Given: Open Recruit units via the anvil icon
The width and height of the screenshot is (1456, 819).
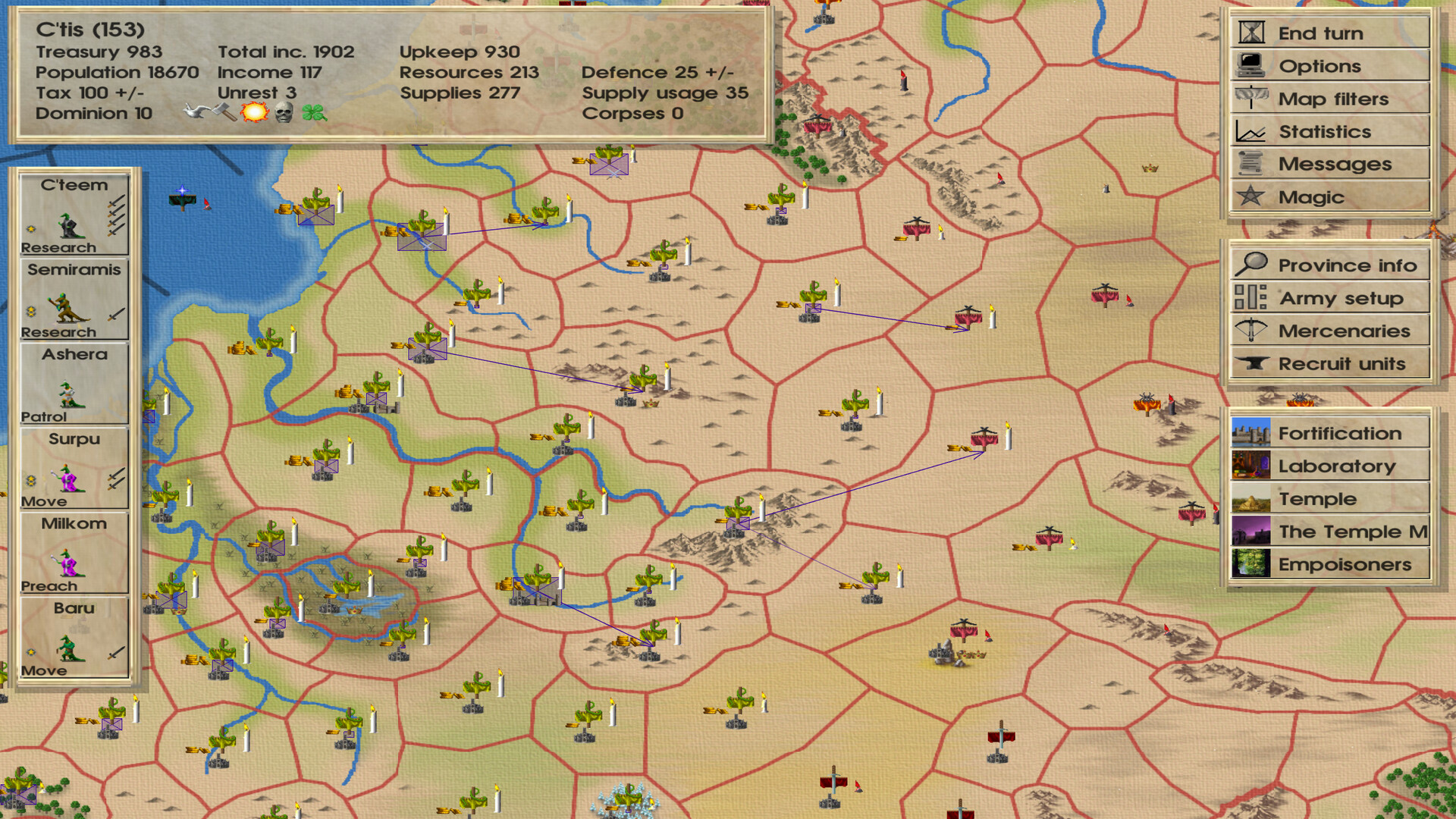Looking at the screenshot, I should [x=1250, y=364].
